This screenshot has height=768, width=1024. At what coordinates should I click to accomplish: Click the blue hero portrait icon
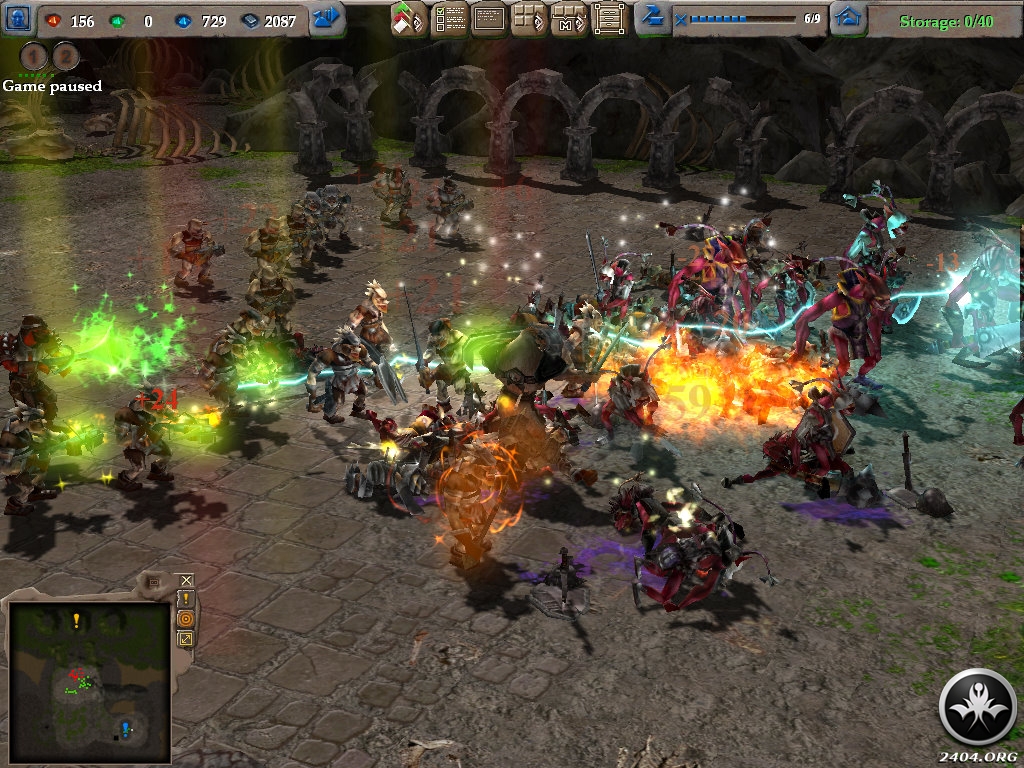tap(17, 19)
